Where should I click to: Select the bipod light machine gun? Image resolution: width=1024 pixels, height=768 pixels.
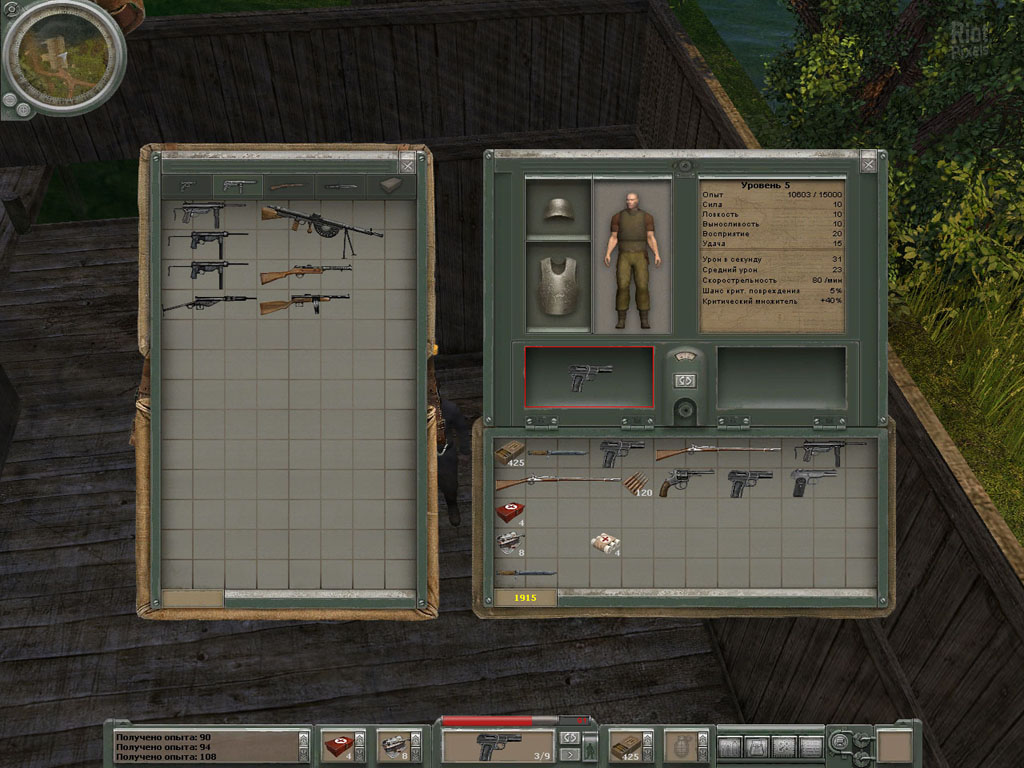(321, 221)
